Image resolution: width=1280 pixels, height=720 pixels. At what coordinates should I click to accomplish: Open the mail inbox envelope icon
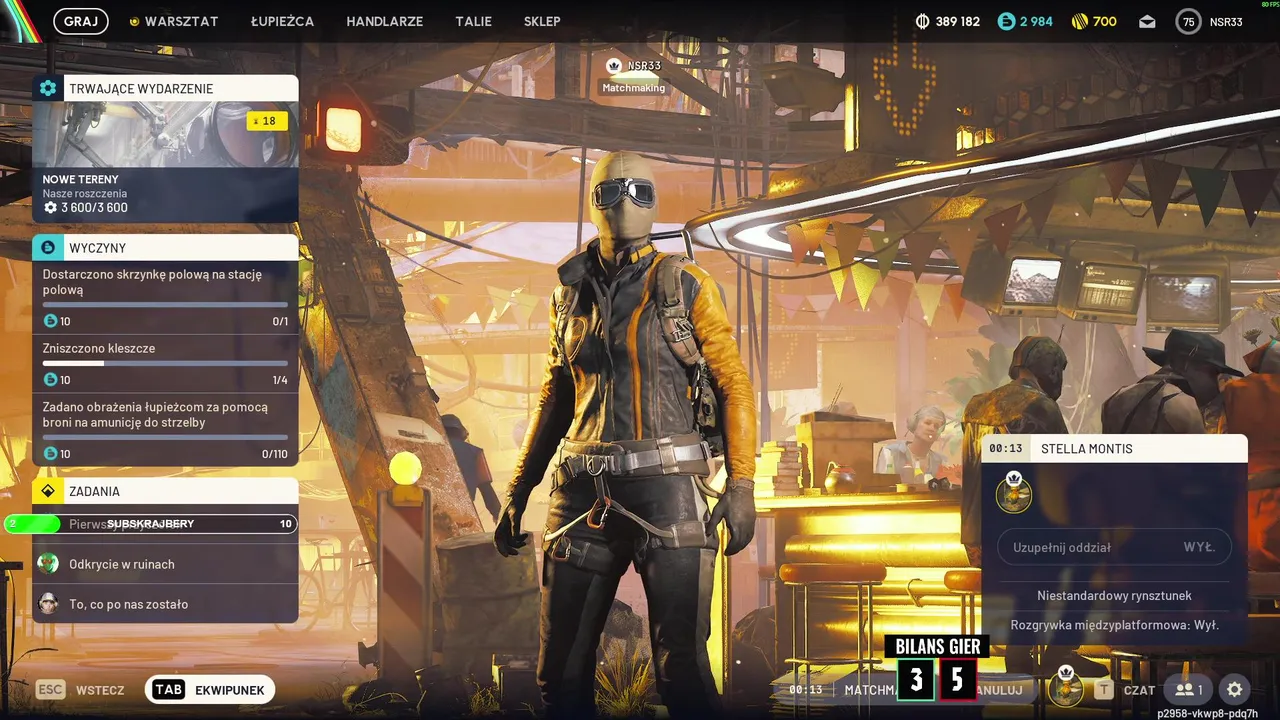(x=1146, y=21)
